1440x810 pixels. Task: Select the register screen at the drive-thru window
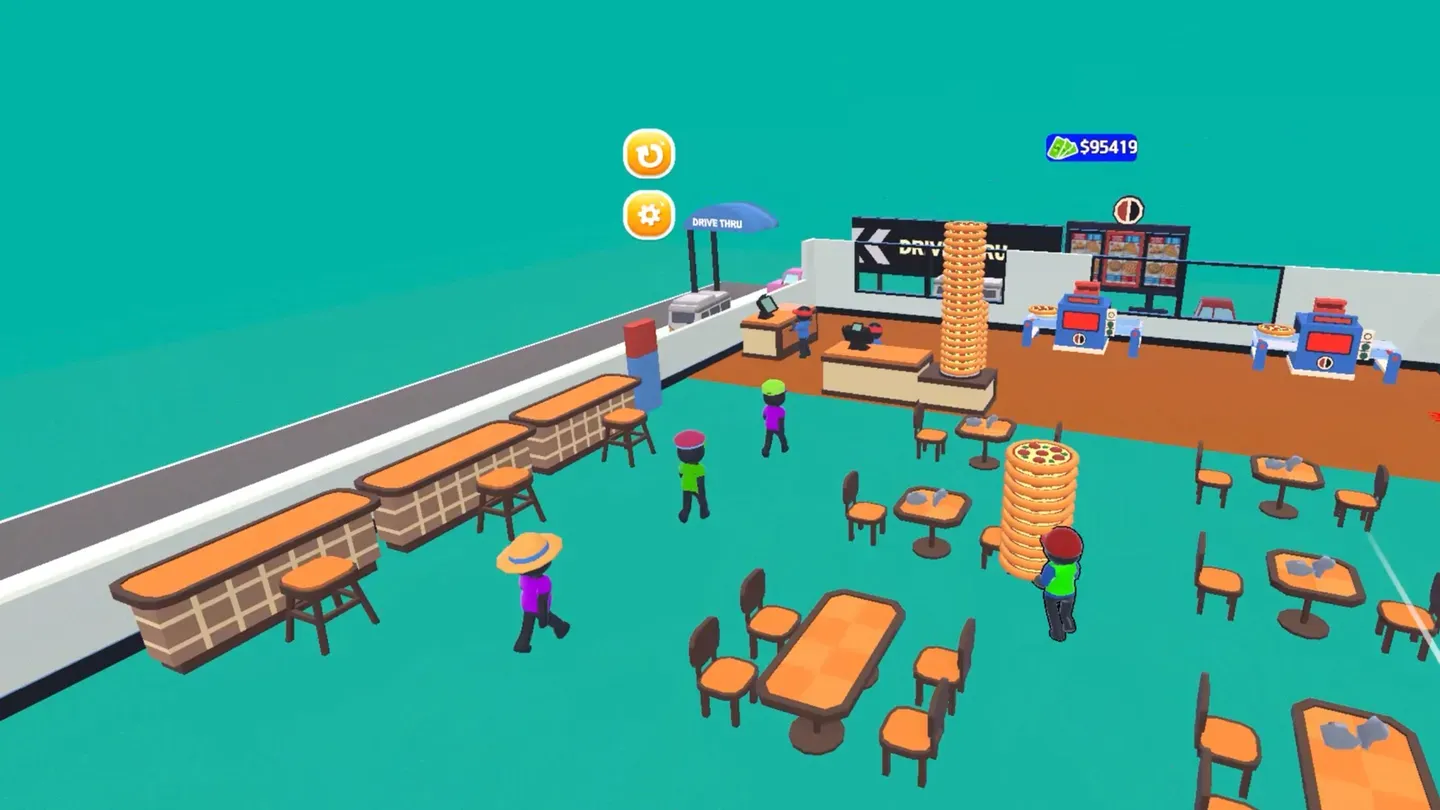pos(767,307)
